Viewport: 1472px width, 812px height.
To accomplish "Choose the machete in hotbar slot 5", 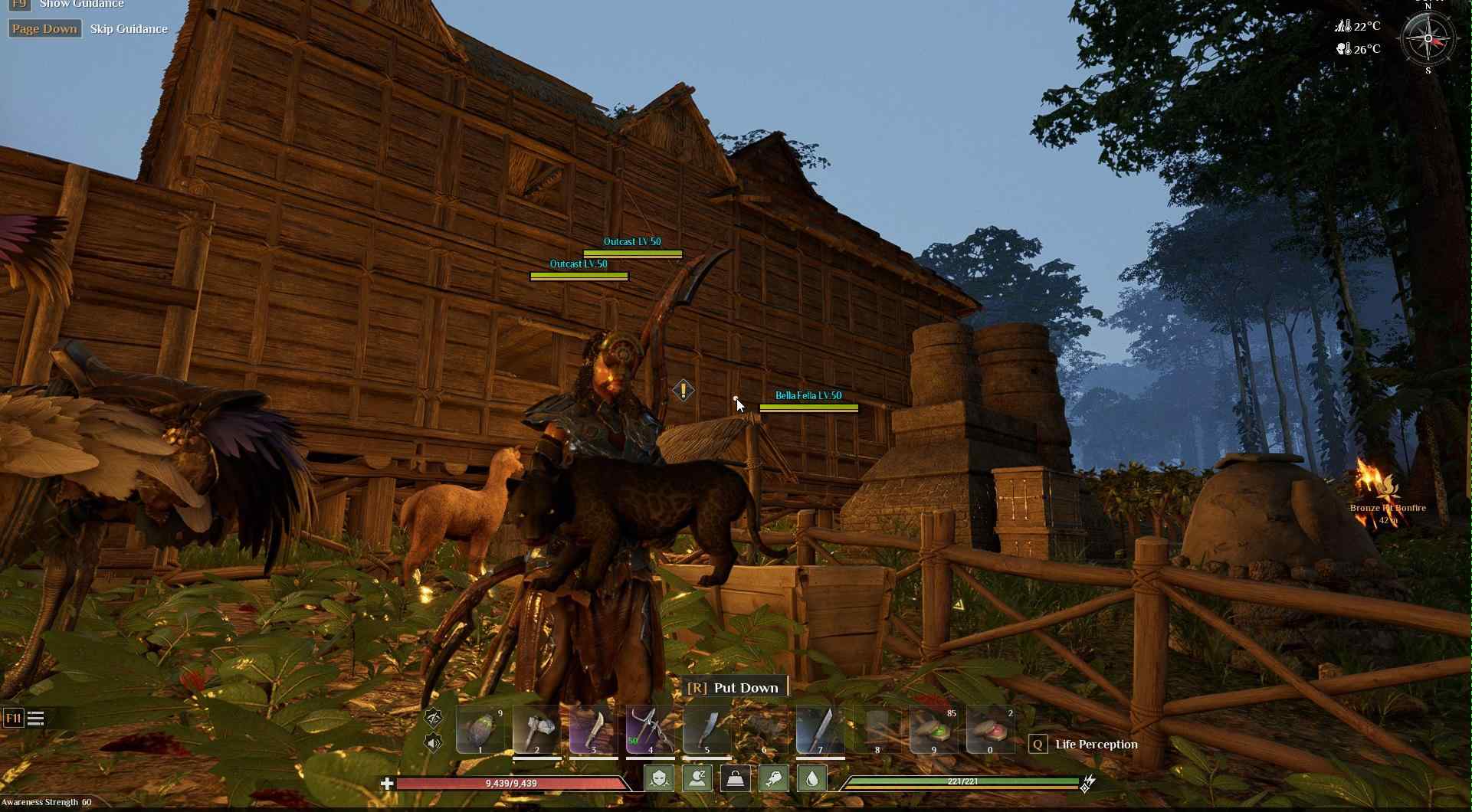I will 706,730.
